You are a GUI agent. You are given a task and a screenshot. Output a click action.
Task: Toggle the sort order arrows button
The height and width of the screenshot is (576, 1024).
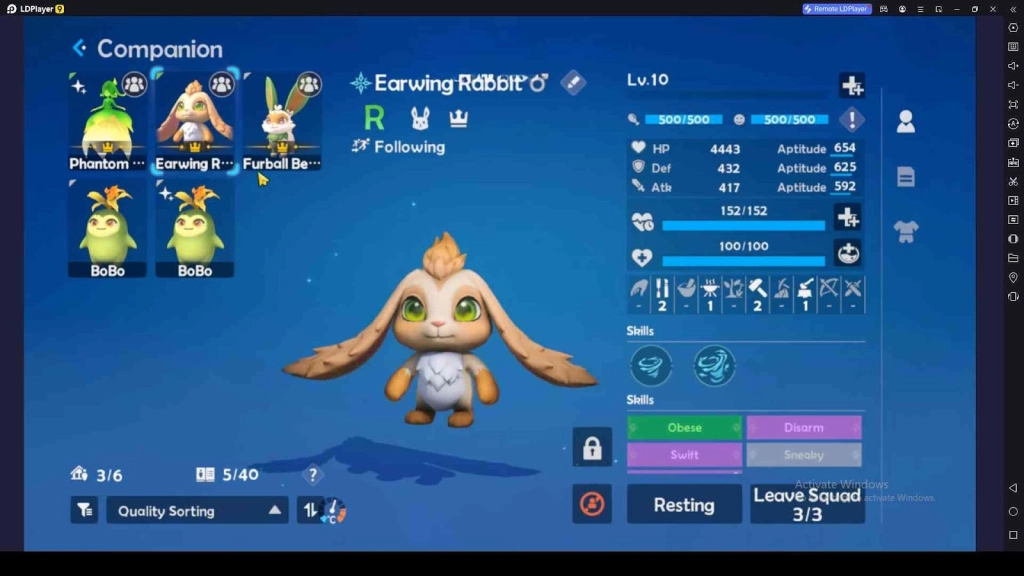[310, 511]
